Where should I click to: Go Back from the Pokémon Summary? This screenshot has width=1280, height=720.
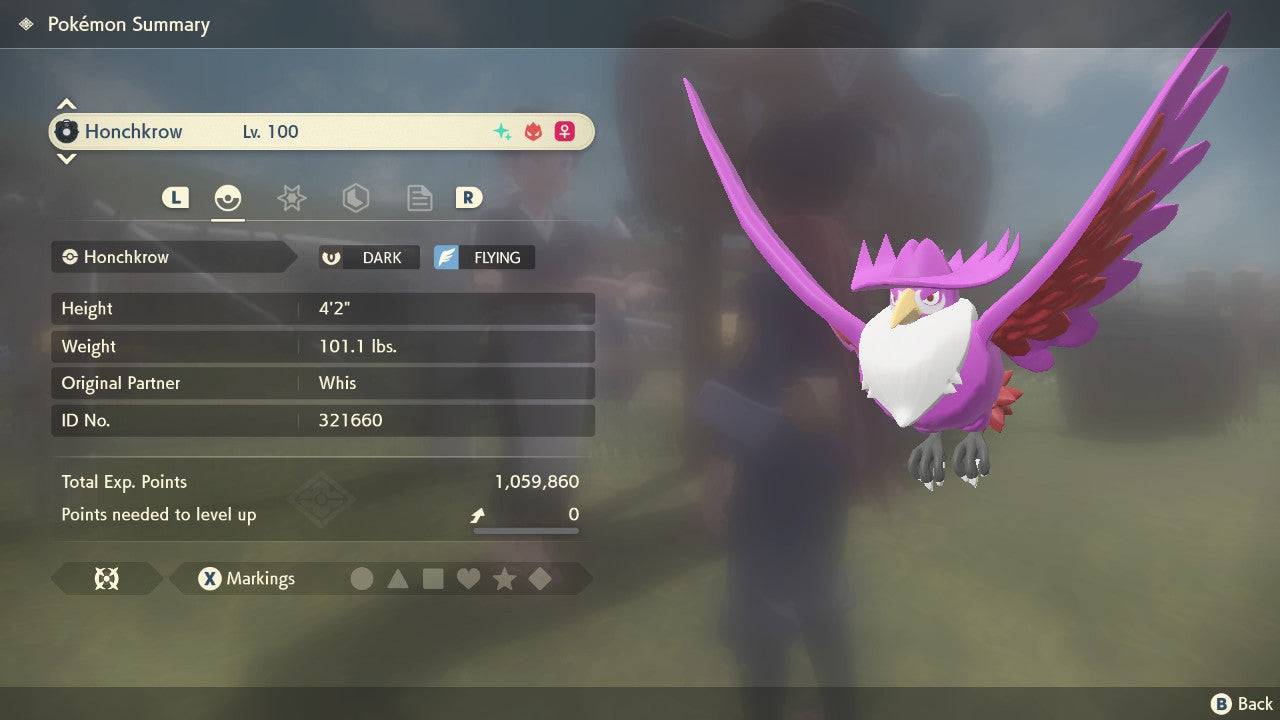(1242, 704)
